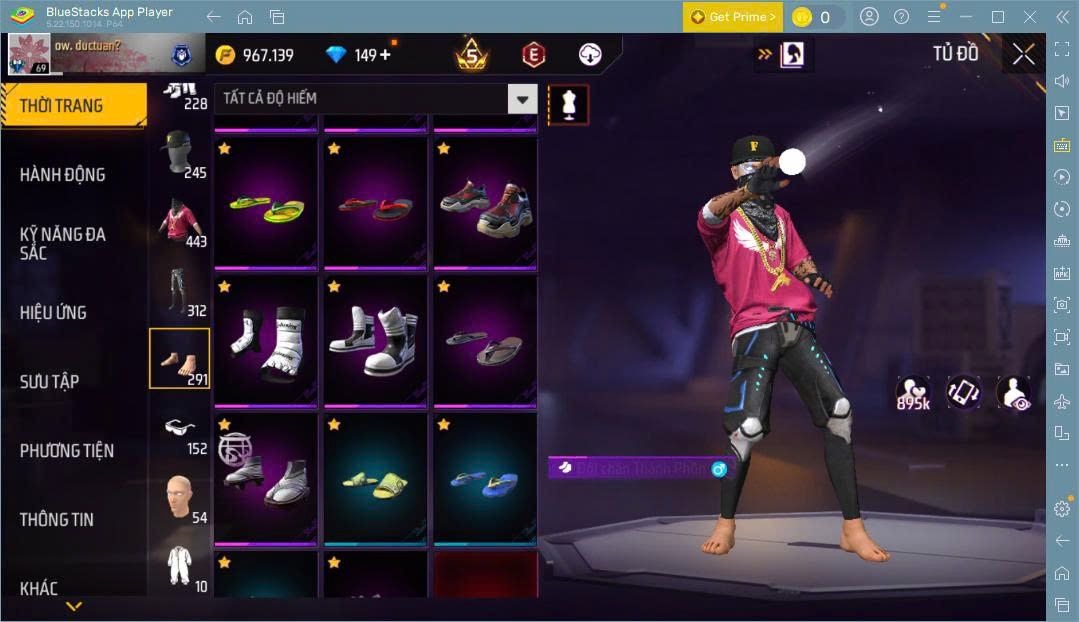Select the yellow slide sandals
Screen dimensions: 1079x622
375,479
